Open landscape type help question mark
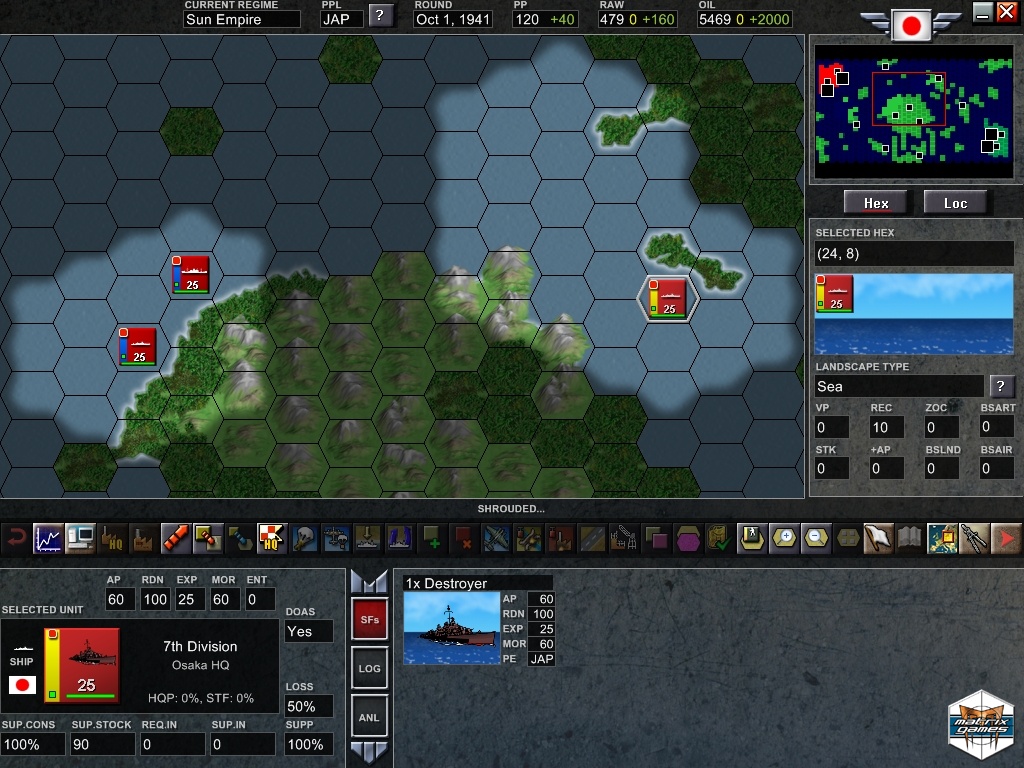Screen dimensions: 1024x768 pyautogui.click(x=1000, y=386)
